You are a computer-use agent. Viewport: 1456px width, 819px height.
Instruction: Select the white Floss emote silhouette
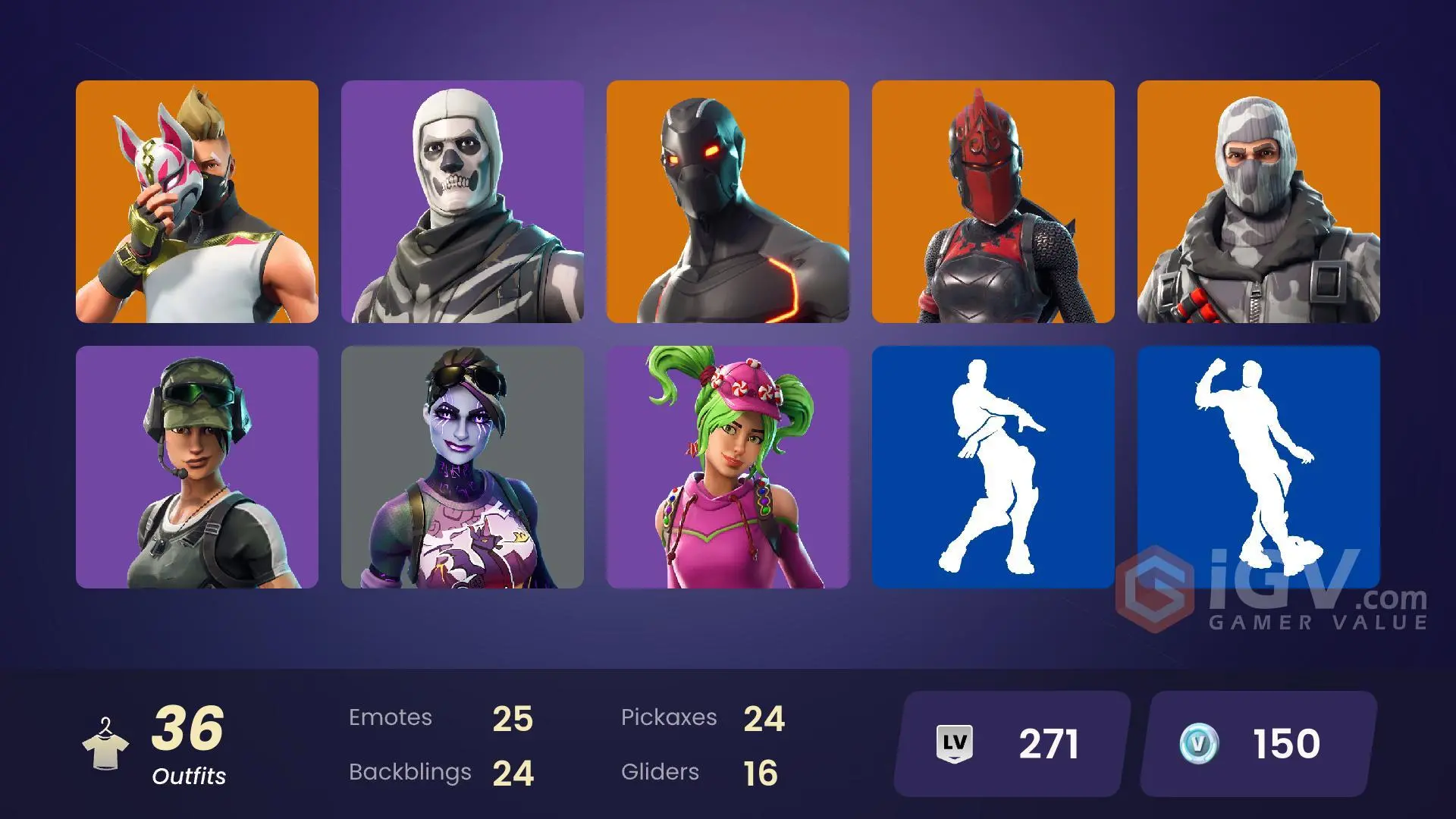click(993, 466)
